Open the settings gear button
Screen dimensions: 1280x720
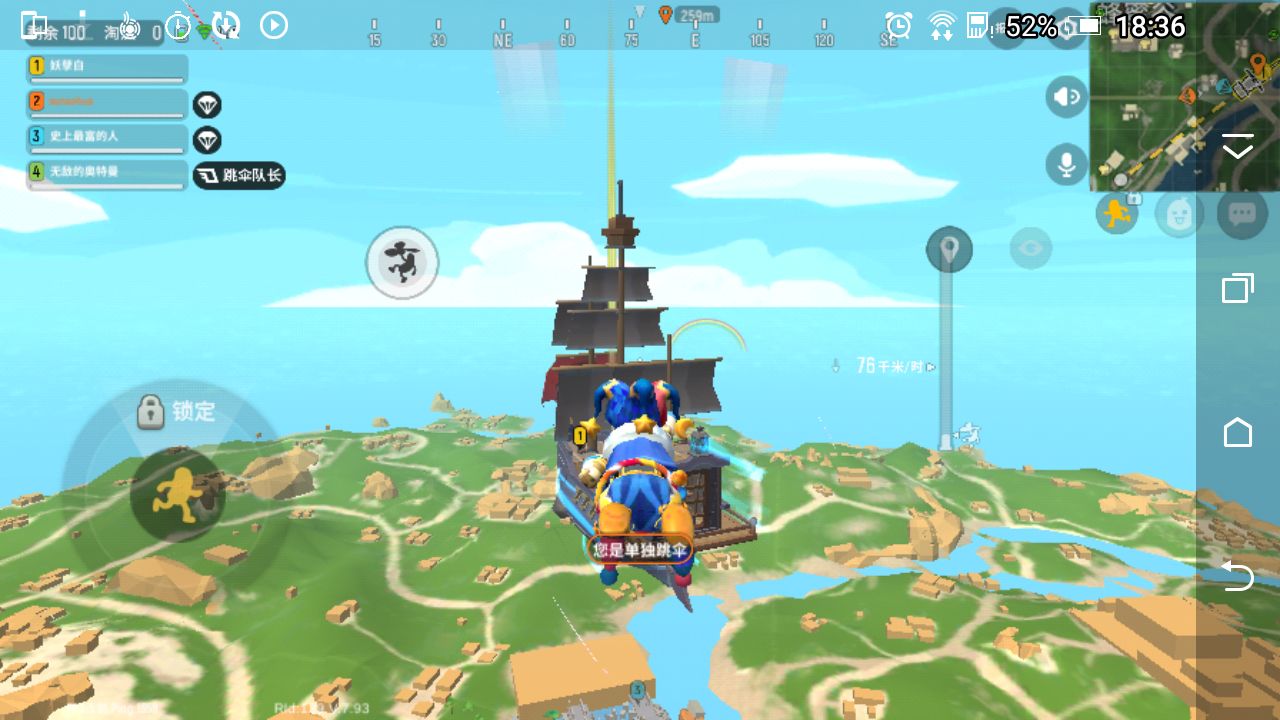[x=1068, y=28]
